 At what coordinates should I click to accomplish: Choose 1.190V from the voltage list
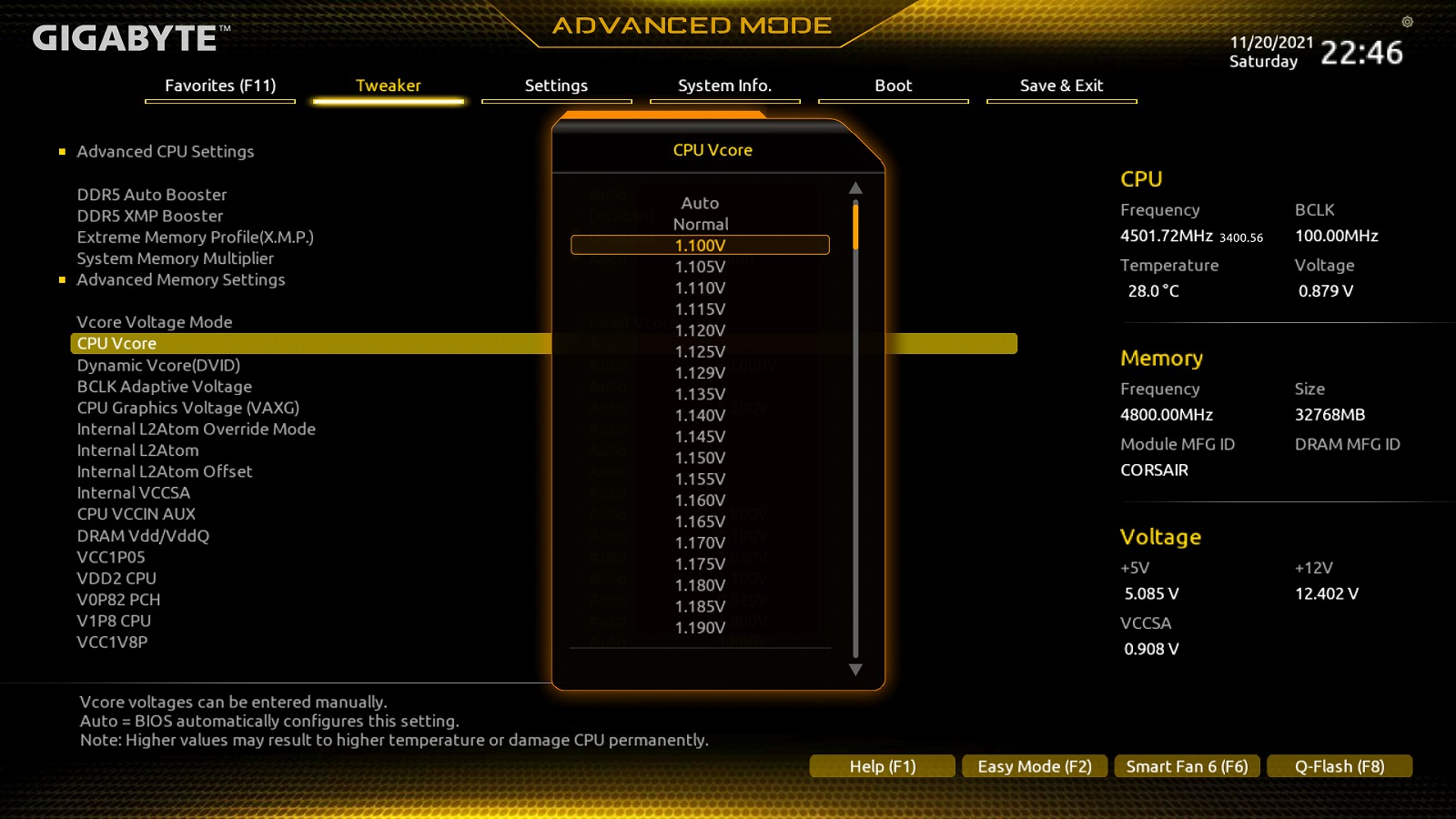(x=700, y=628)
